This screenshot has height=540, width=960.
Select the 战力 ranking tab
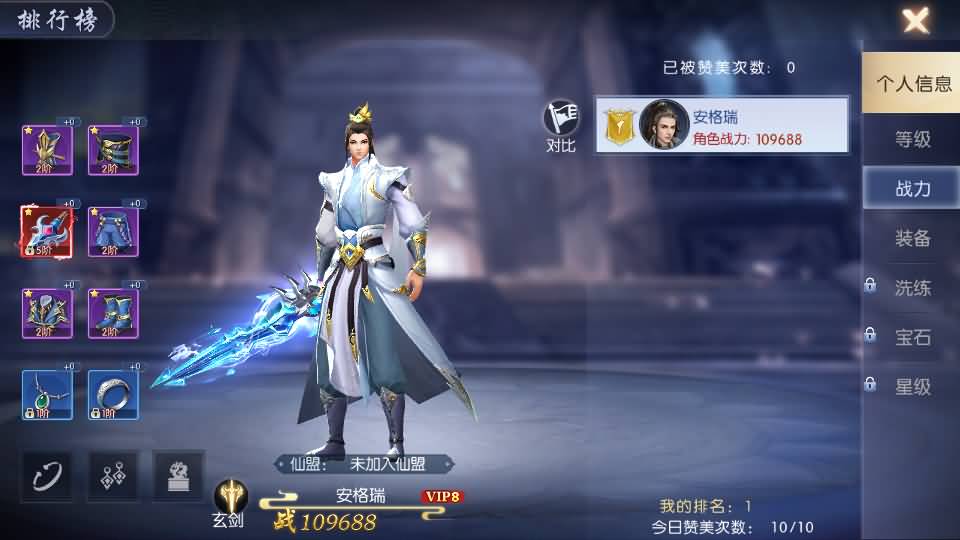(x=912, y=189)
